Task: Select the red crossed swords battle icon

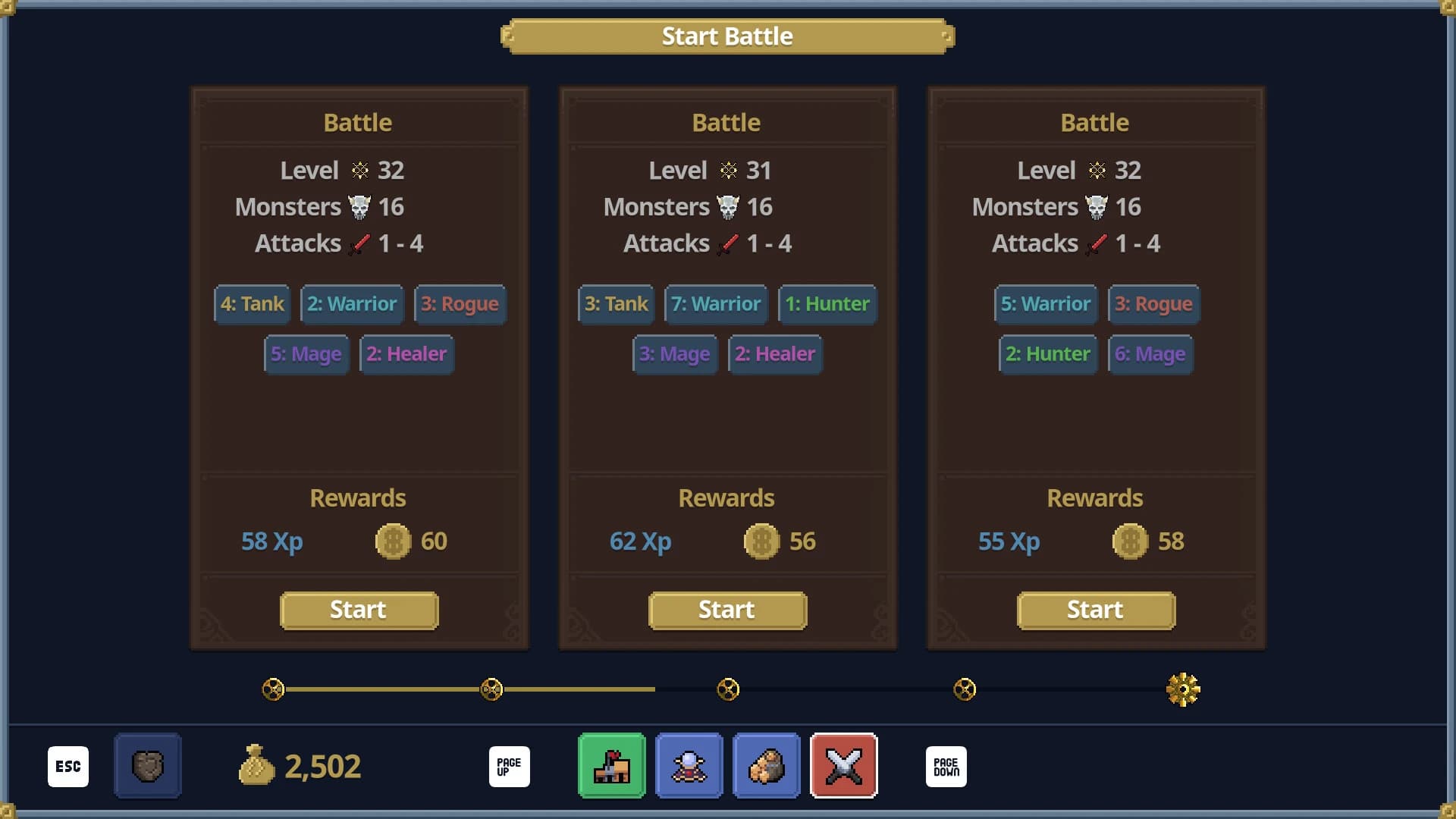Action: 844,766
